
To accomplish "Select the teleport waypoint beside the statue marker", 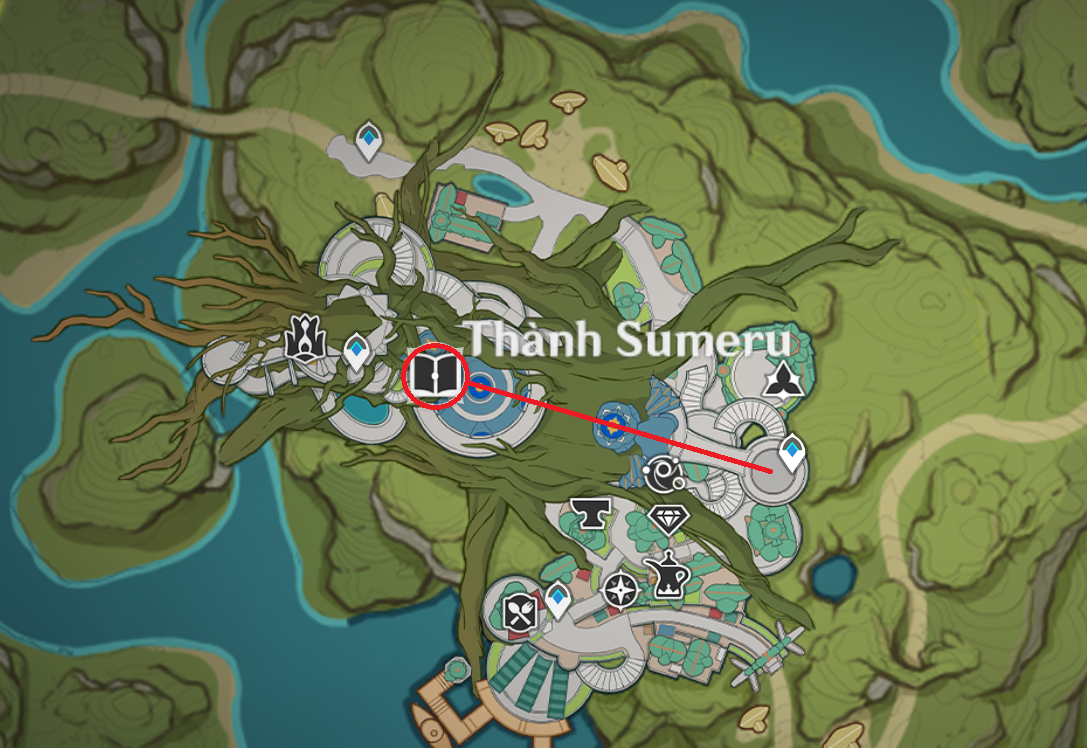I will click(x=356, y=352).
